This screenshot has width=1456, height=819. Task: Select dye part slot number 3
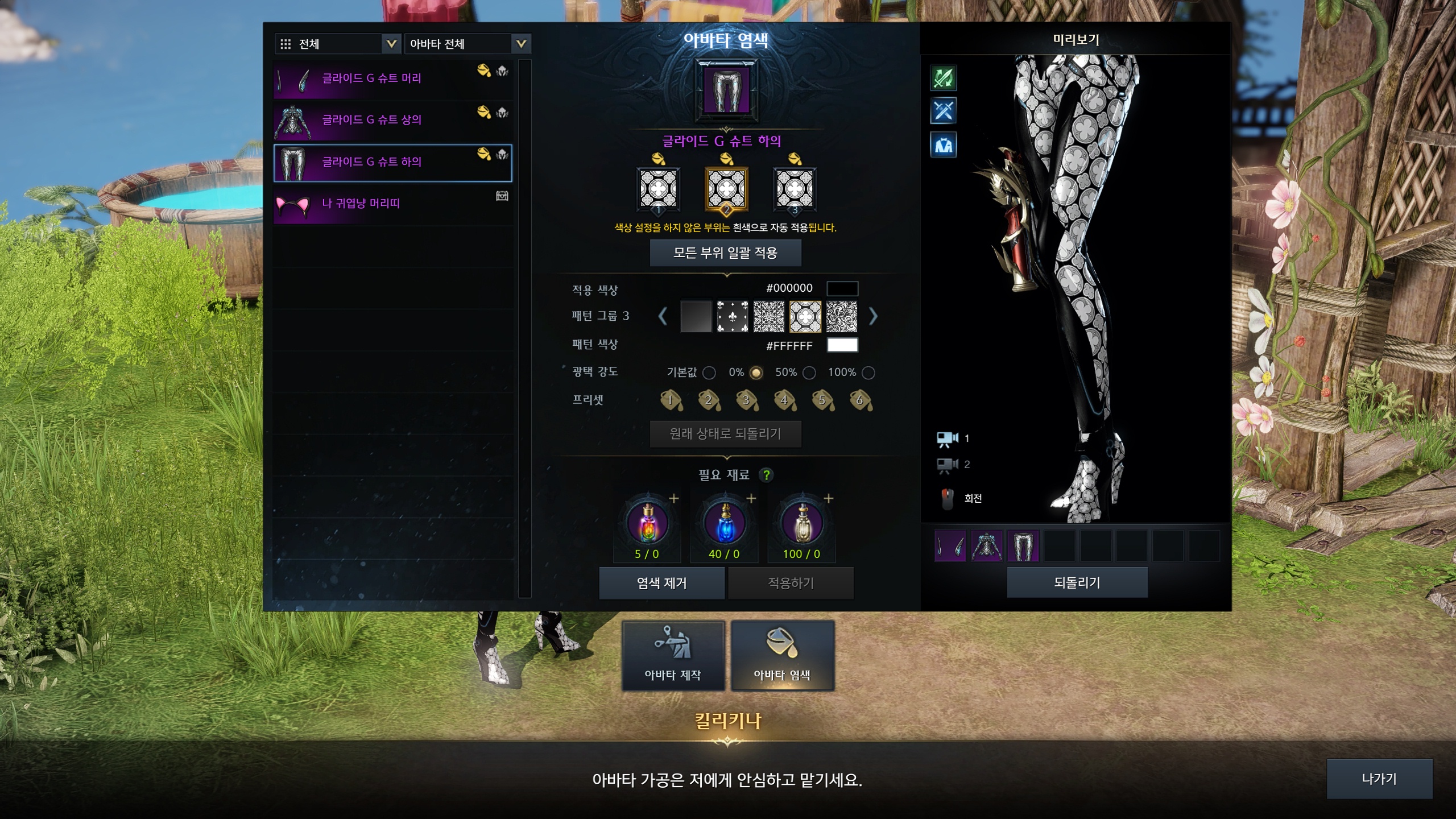tap(795, 189)
